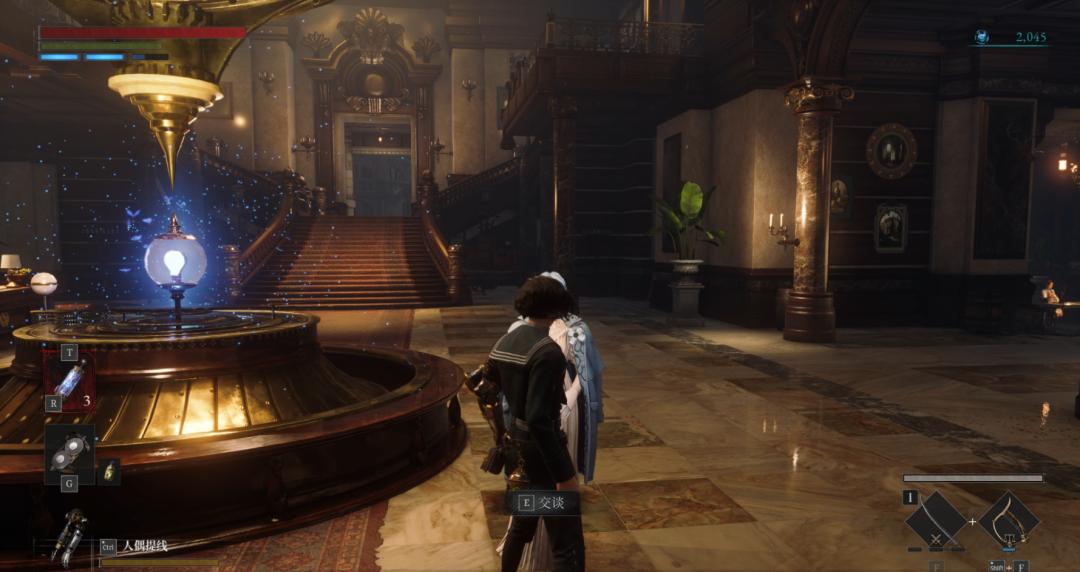Select the curved handle fable art diamond
This screenshot has width=1080, height=572.
1008,522
